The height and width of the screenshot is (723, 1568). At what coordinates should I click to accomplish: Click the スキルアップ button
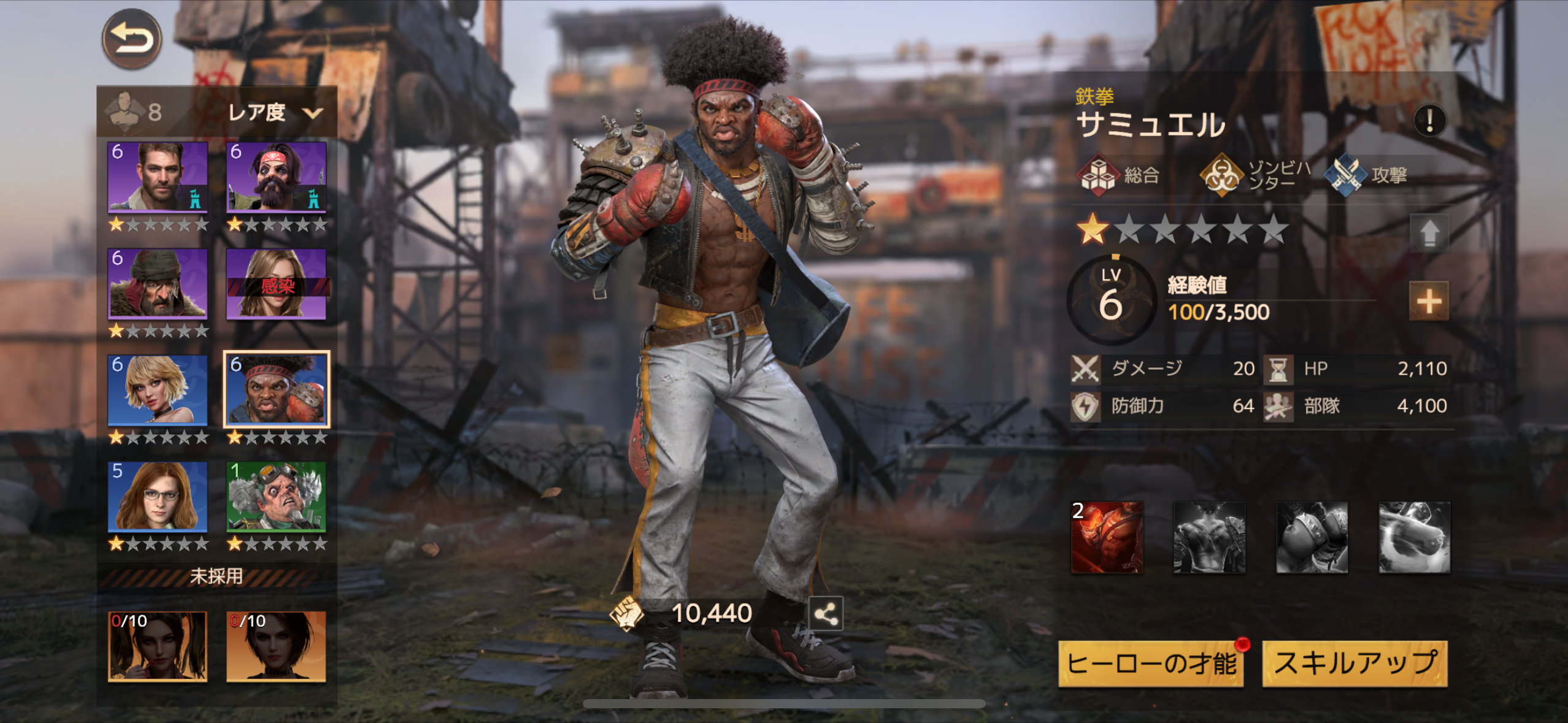(1355, 664)
